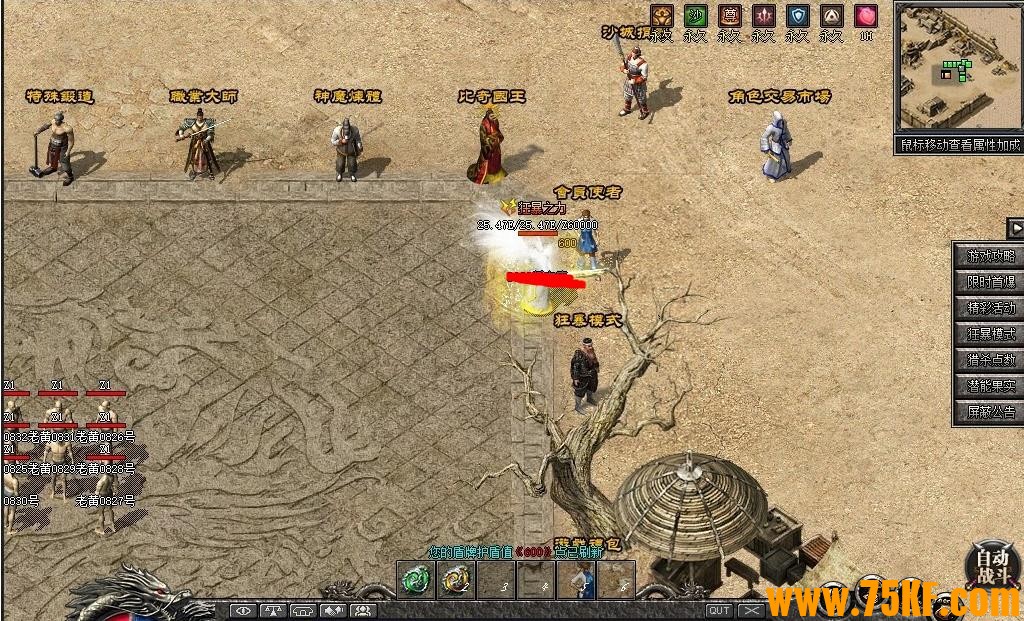Inspect the blue shield buff icon
Screen dimensions: 1024x621
pyautogui.click(x=797, y=16)
